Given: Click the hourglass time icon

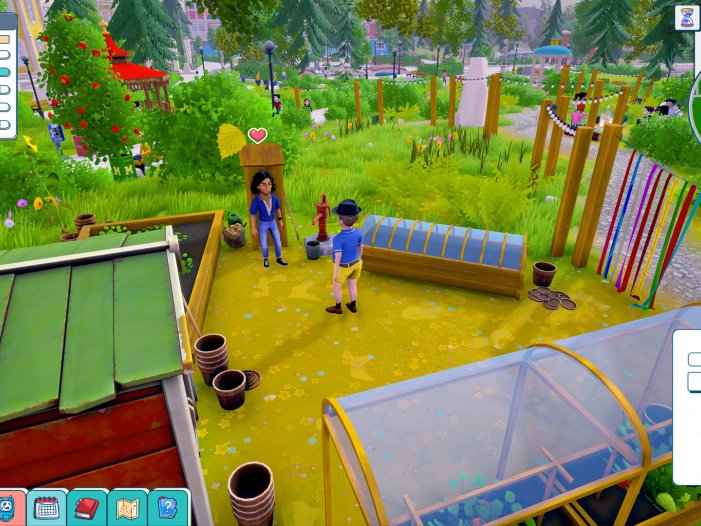Looking at the screenshot, I should pos(687,17).
